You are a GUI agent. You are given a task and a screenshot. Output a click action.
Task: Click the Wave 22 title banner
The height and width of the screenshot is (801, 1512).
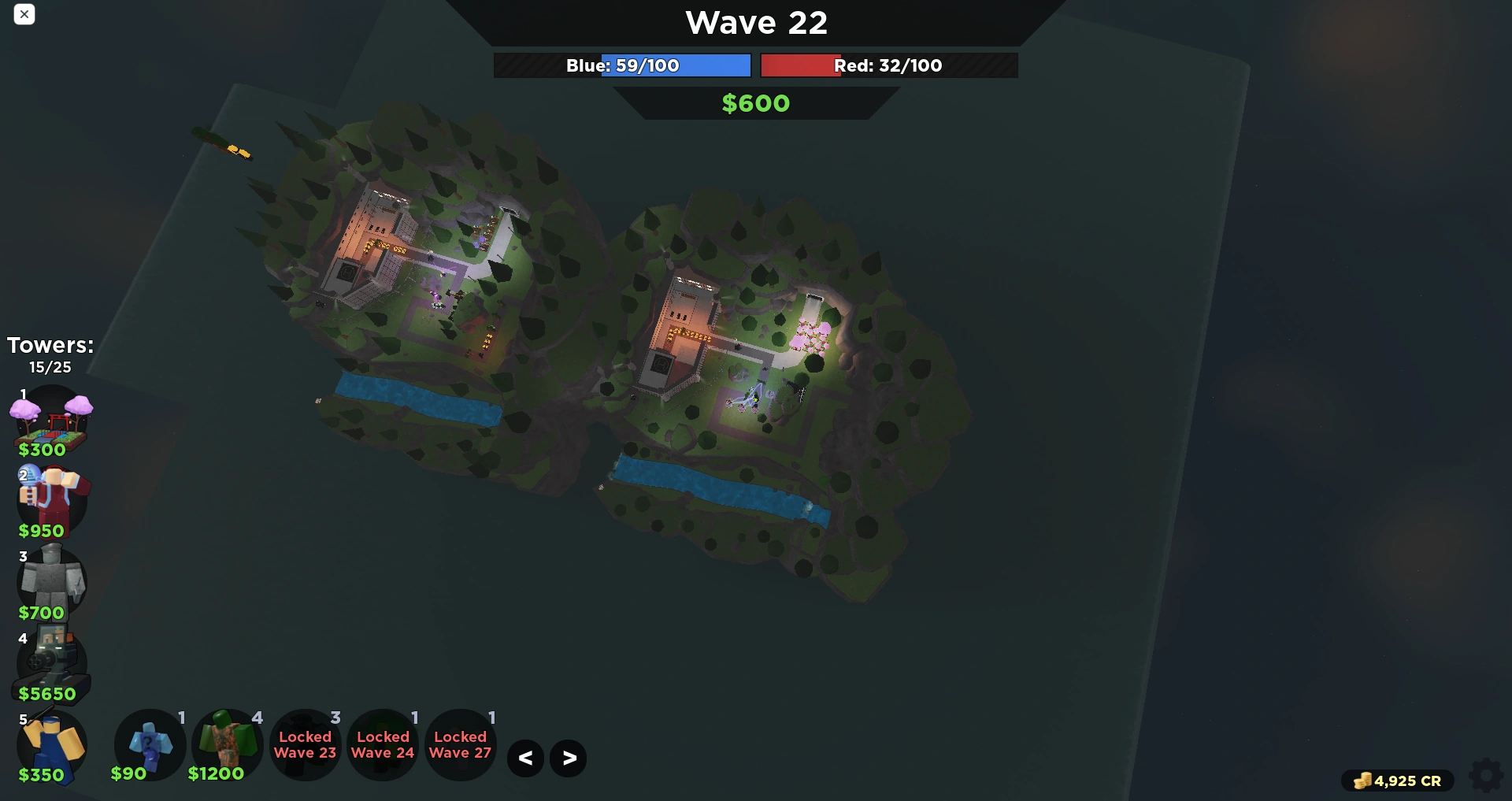click(755, 22)
